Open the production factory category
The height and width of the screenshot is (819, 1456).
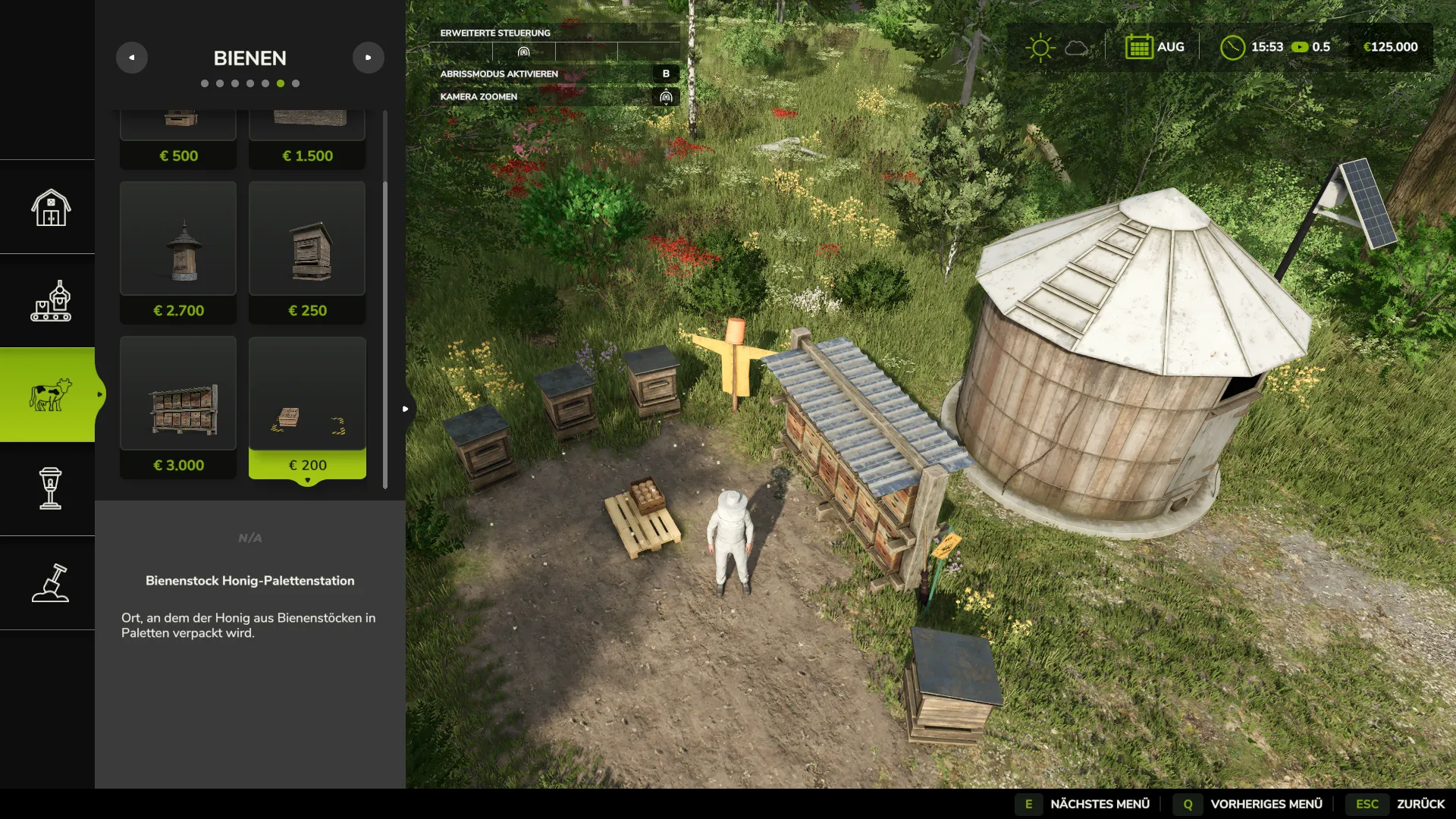(x=50, y=301)
